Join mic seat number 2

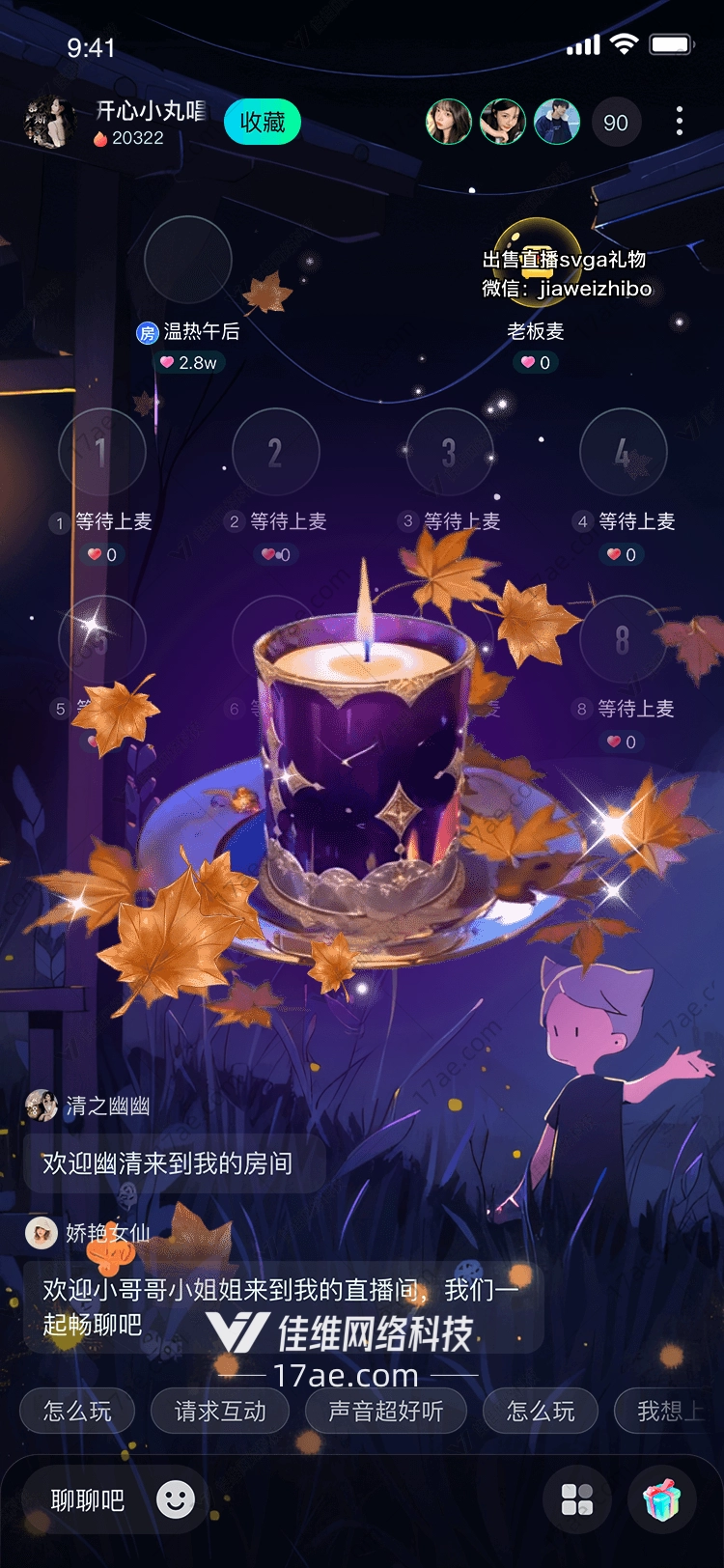(x=276, y=452)
